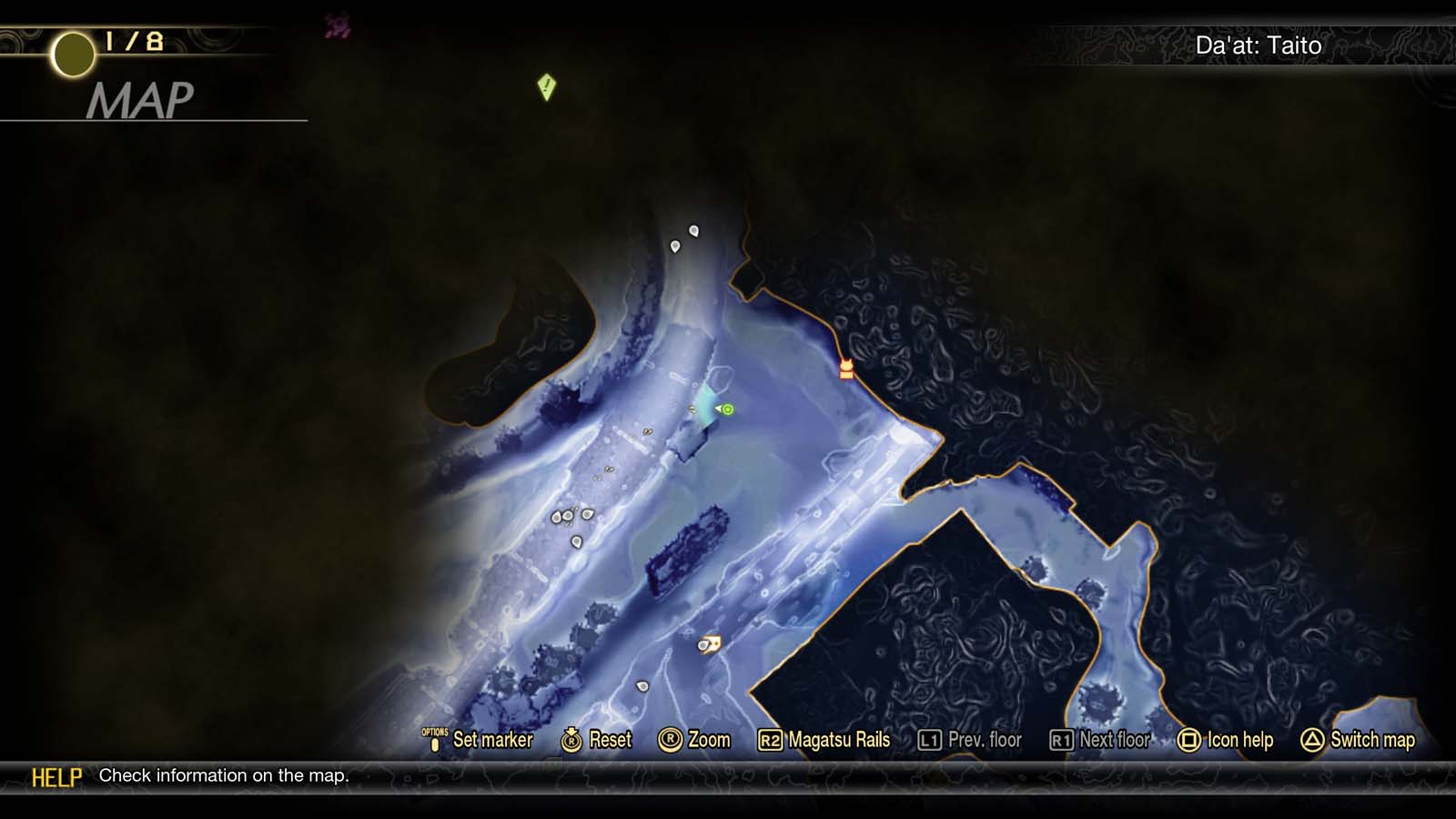Select the R2 Magatsu Rails icon

(x=772, y=740)
